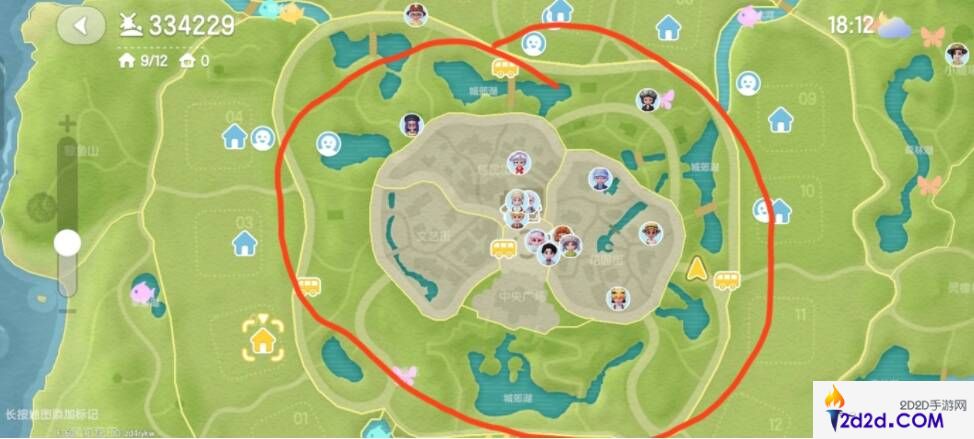Click the yellow arrow player location marker

click(696, 268)
